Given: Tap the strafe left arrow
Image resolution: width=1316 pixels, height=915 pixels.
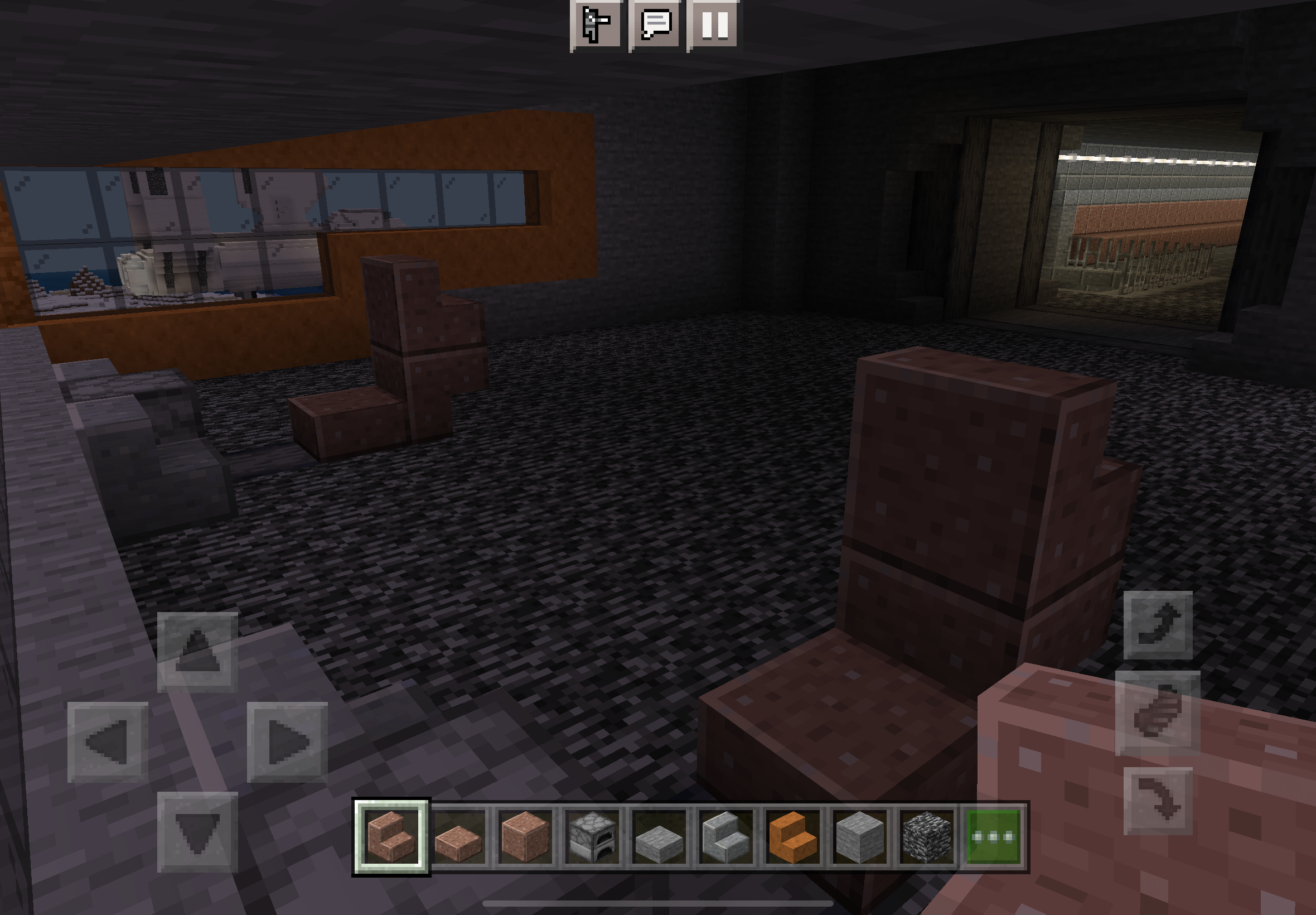Looking at the screenshot, I should click(108, 742).
